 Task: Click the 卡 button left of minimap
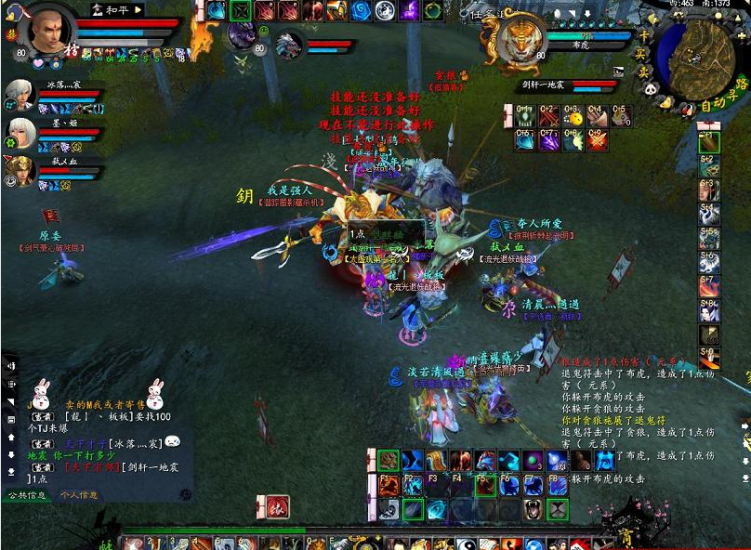(x=646, y=36)
